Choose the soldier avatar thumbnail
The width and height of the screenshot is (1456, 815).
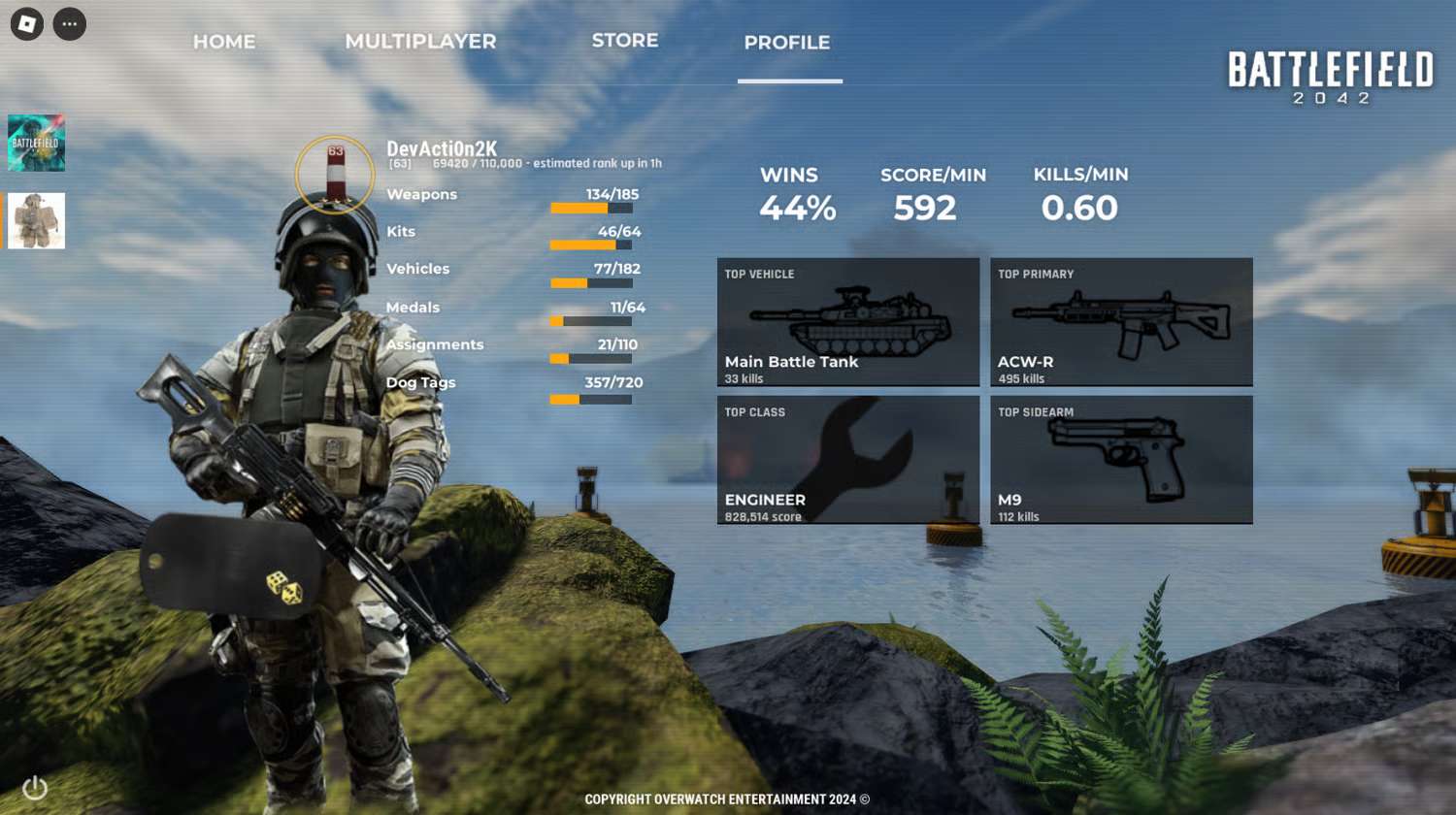tap(37, 220)
